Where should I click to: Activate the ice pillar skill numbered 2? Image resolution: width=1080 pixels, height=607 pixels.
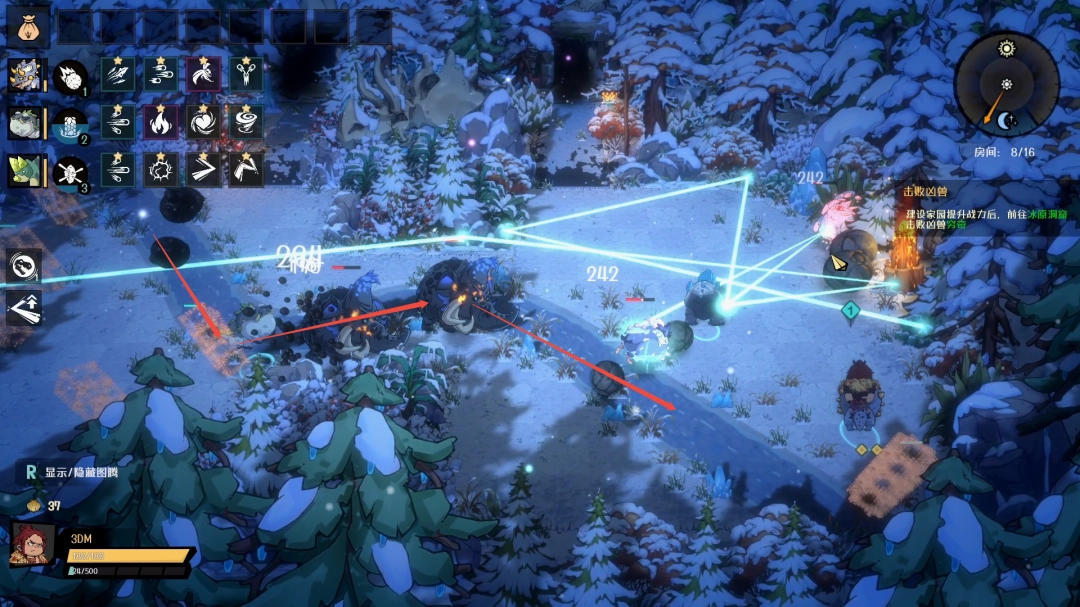coord(70,124)
